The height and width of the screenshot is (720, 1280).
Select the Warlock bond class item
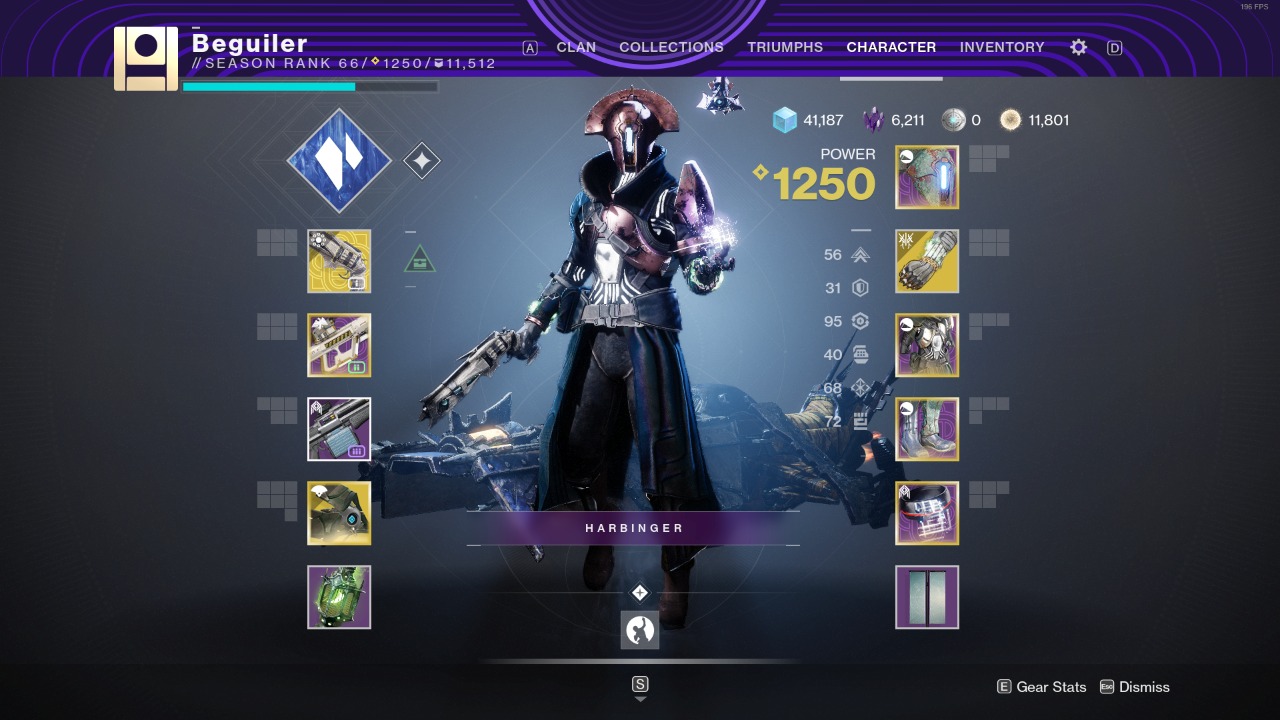pos(927,513)
